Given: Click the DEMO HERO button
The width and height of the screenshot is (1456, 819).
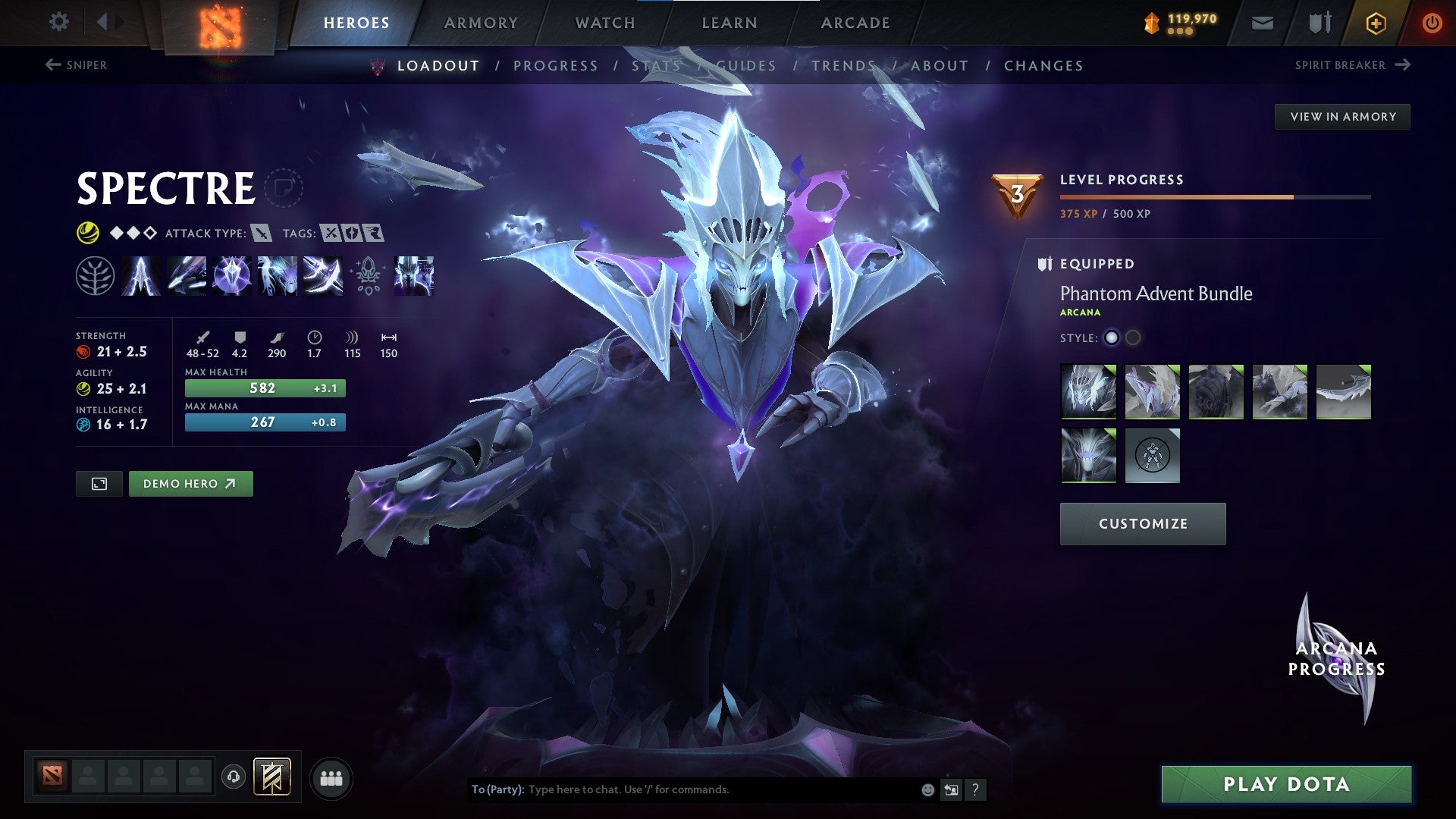Looking at the screenshot, I should click(190, 483).
